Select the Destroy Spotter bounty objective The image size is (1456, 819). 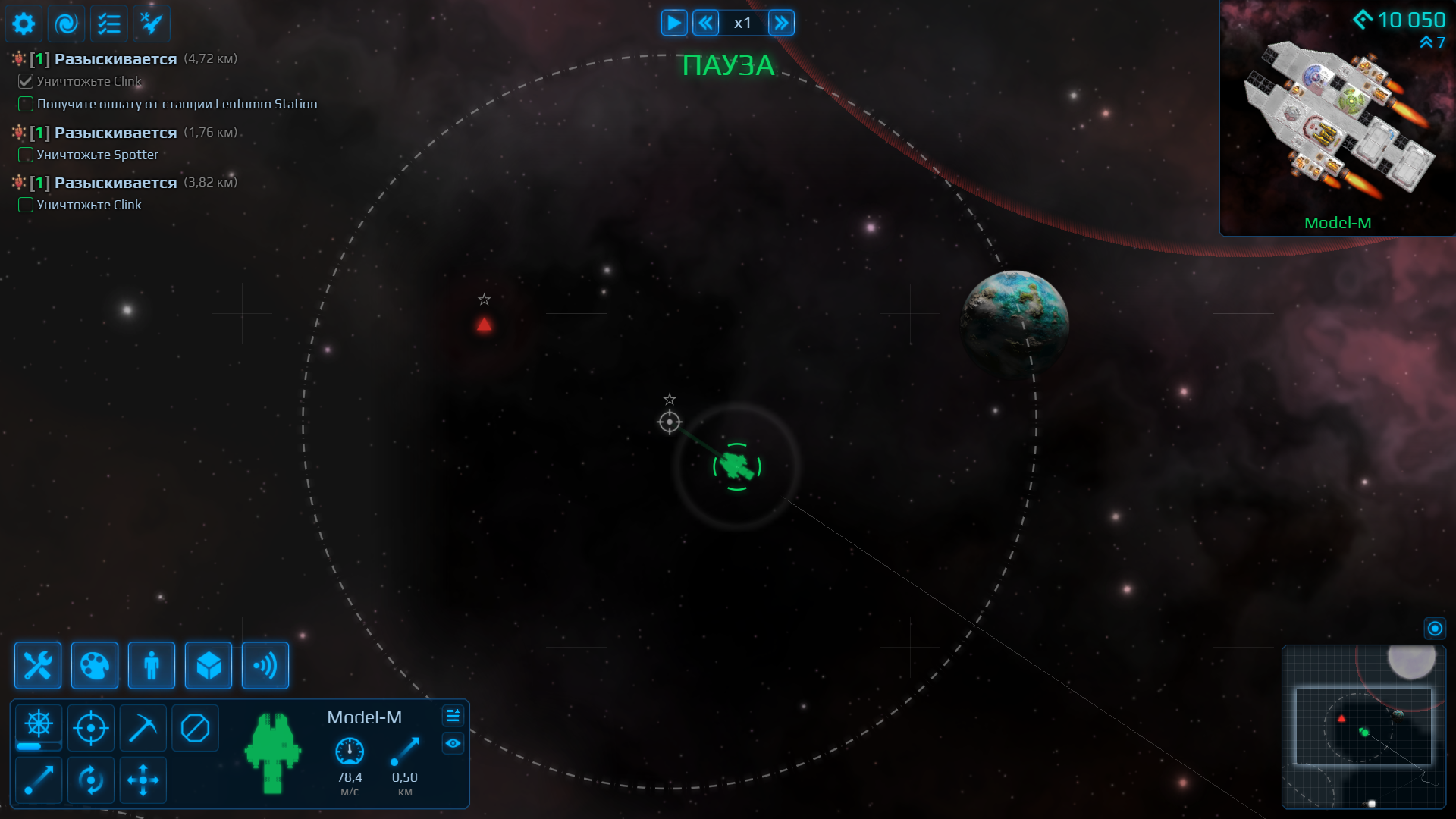click(98, 155)
